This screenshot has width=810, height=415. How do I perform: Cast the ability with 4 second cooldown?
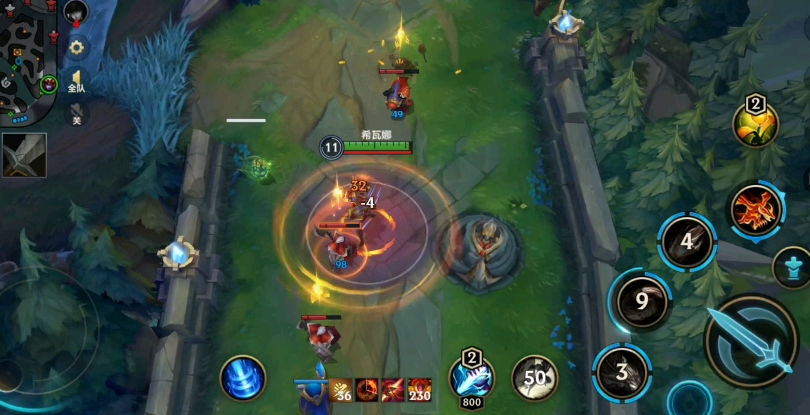(x=687, y=242)
